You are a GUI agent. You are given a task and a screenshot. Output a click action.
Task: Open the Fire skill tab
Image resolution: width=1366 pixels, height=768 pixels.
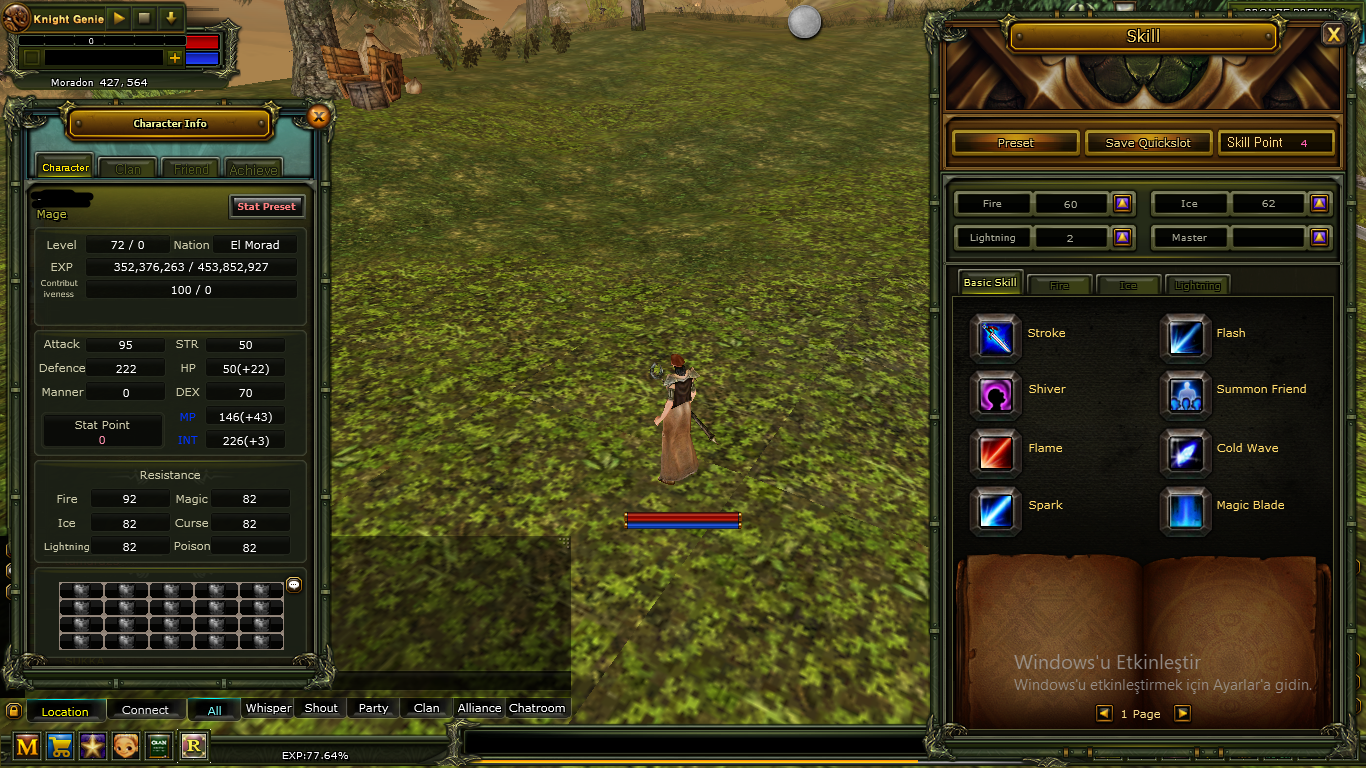click(x=1059, y=284)
